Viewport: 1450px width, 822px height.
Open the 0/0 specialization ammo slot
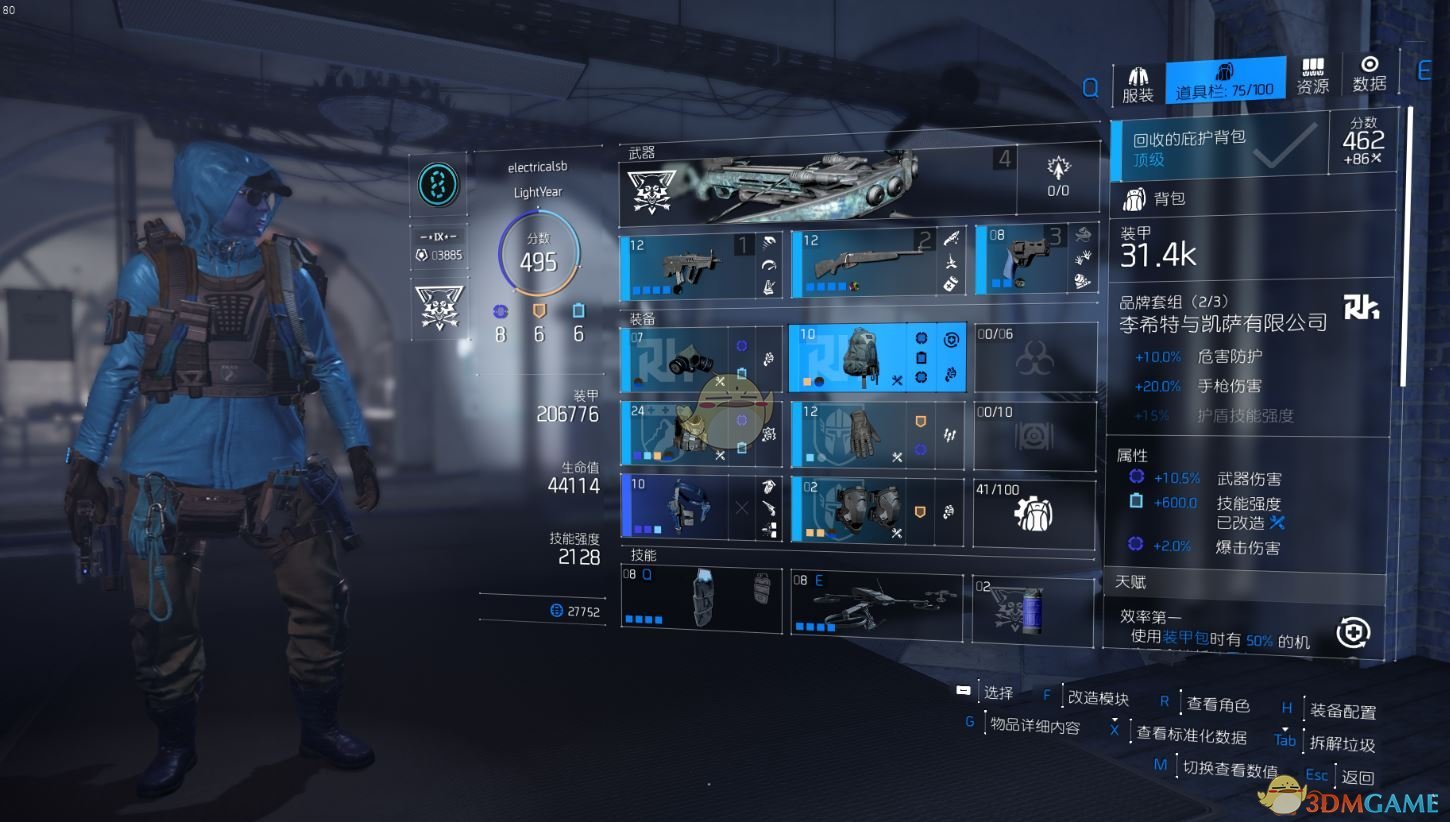pos(1057,177)
